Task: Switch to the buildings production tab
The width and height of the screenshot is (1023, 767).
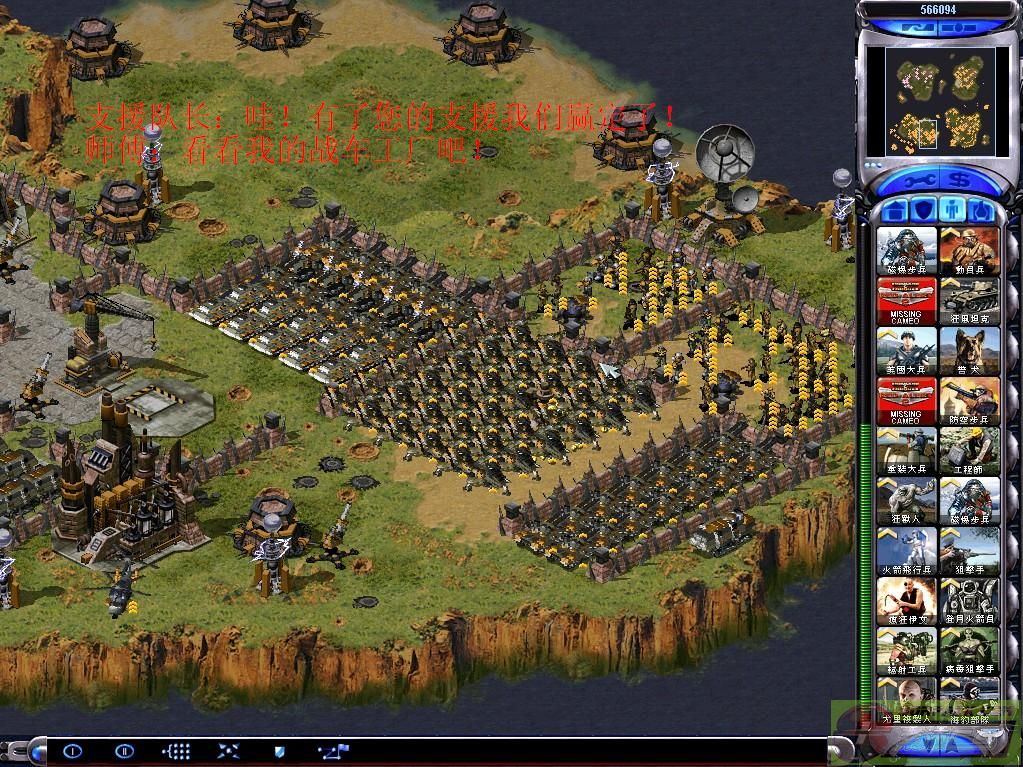Action: (x=896, y=211)
